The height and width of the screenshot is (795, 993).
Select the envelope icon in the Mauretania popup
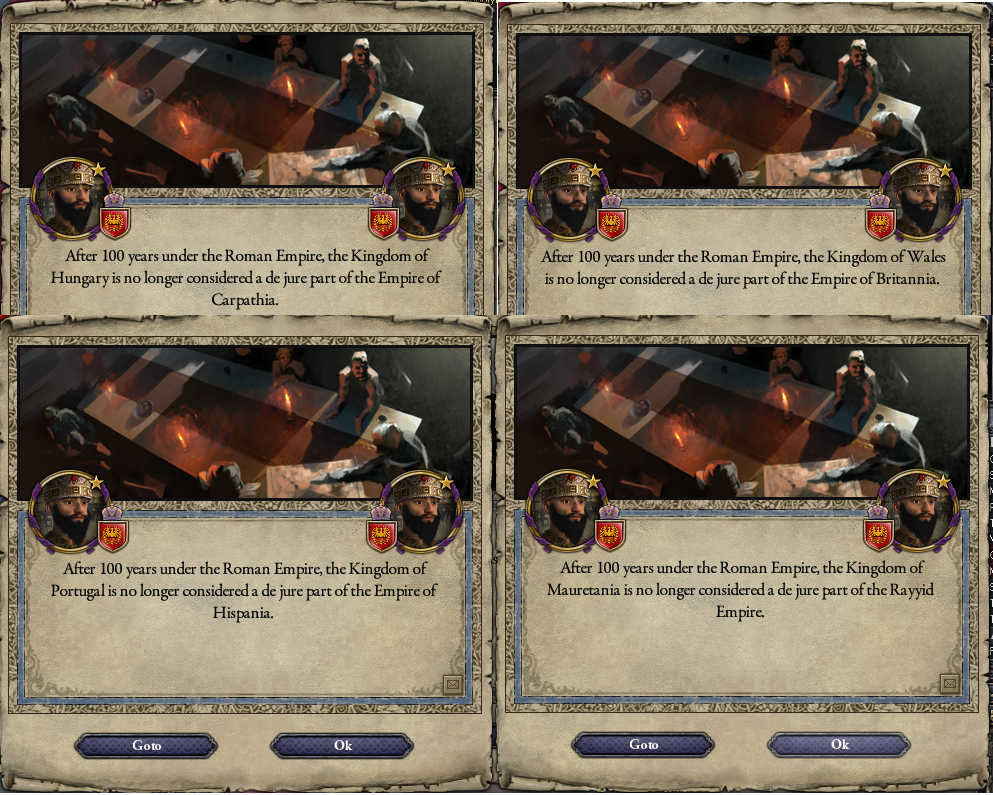click(949, 683)
